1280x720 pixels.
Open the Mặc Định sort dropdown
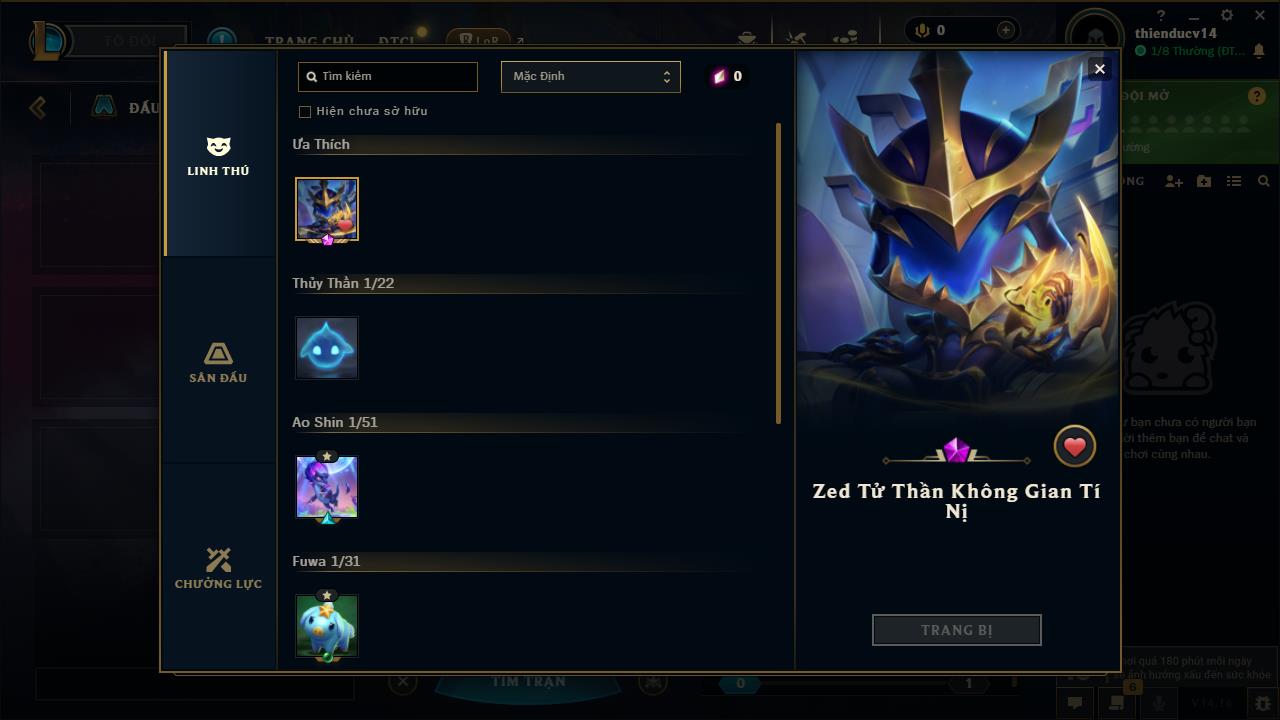coord(590,77)
